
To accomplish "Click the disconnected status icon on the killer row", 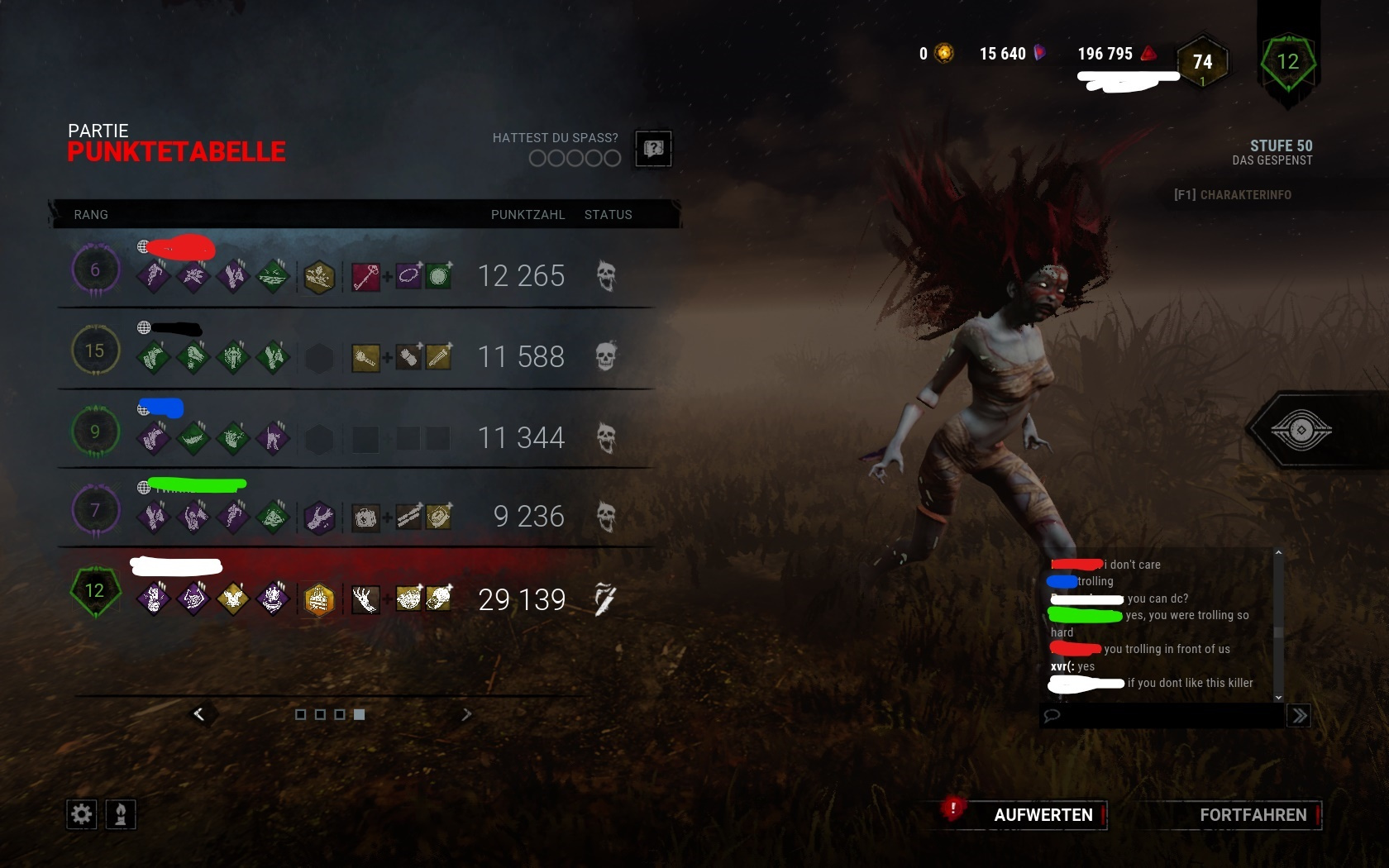I will pos(608,599).
